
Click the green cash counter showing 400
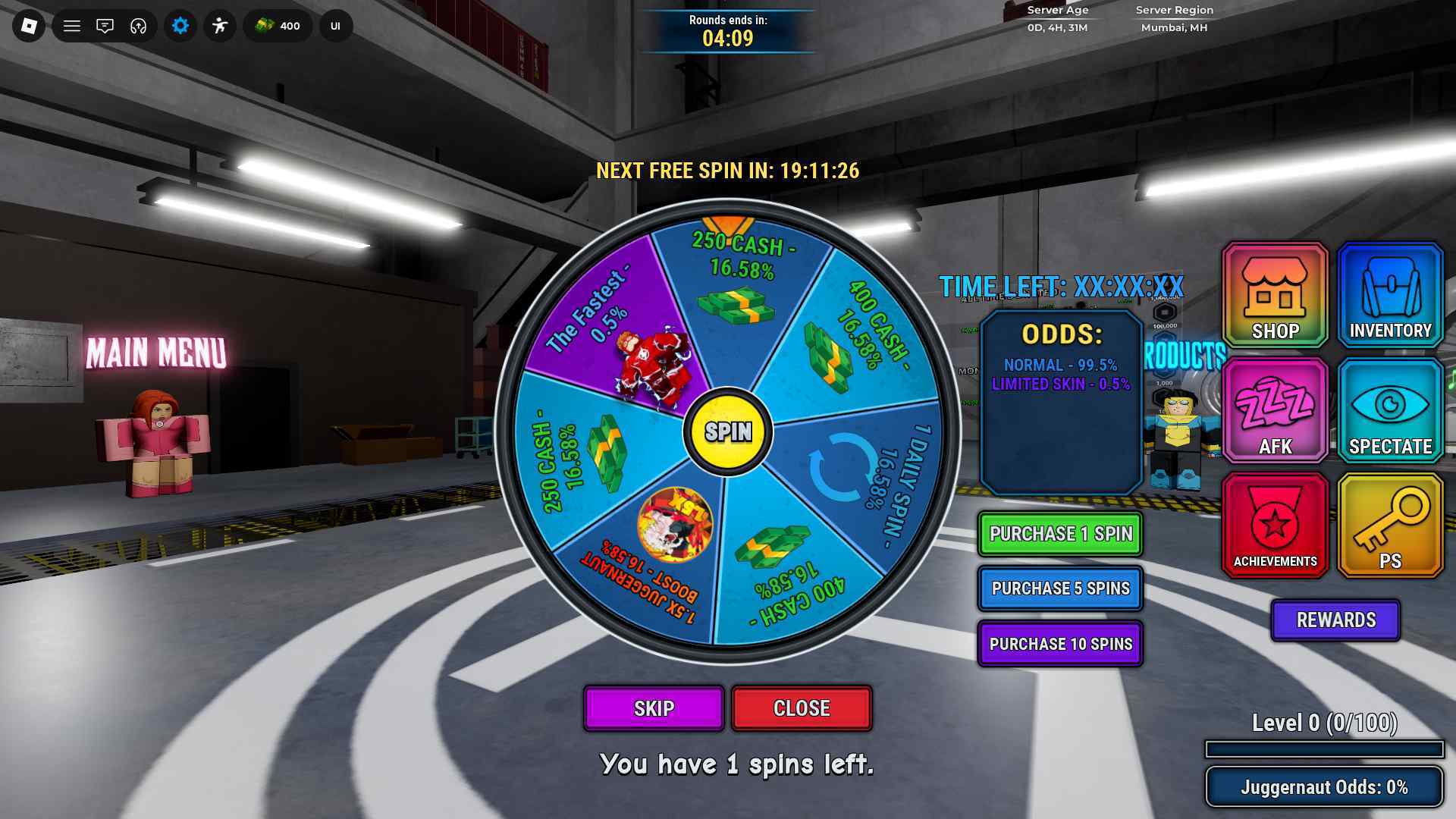pyautogui.click(x=277, y=27)
